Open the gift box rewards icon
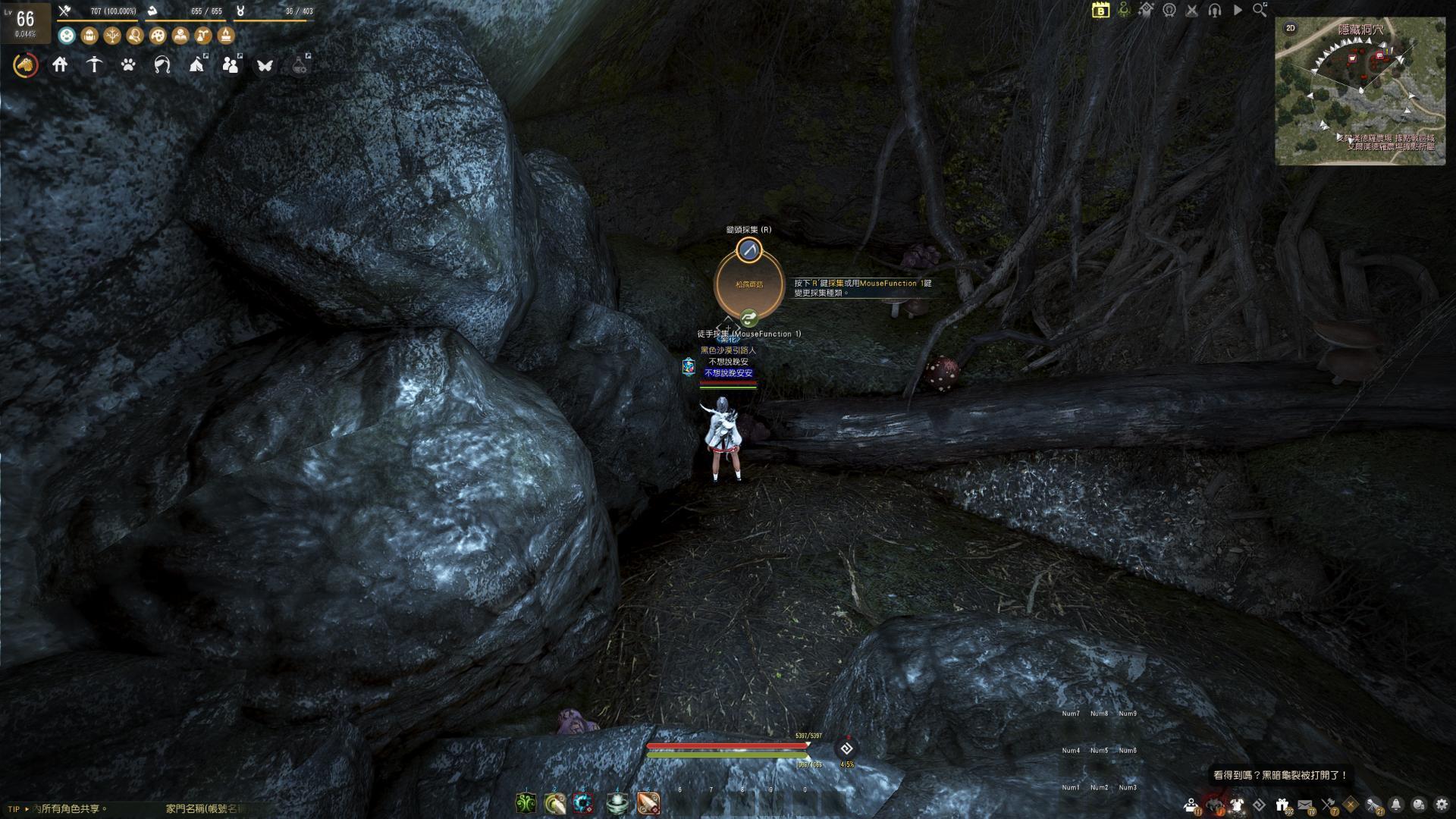 click(x=1282, y=805)
